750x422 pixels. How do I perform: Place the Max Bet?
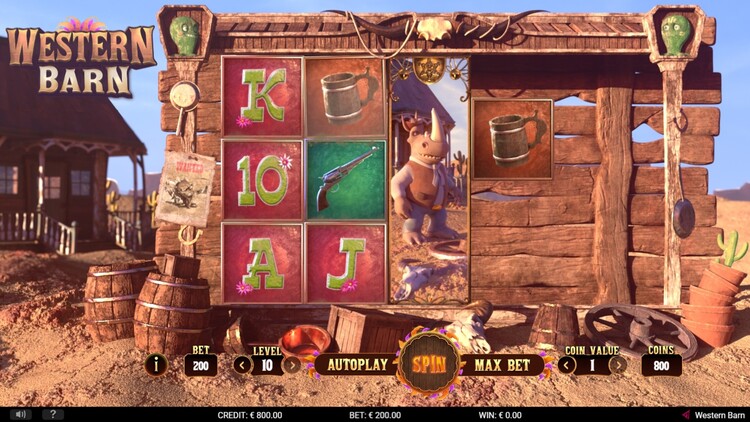501,364
